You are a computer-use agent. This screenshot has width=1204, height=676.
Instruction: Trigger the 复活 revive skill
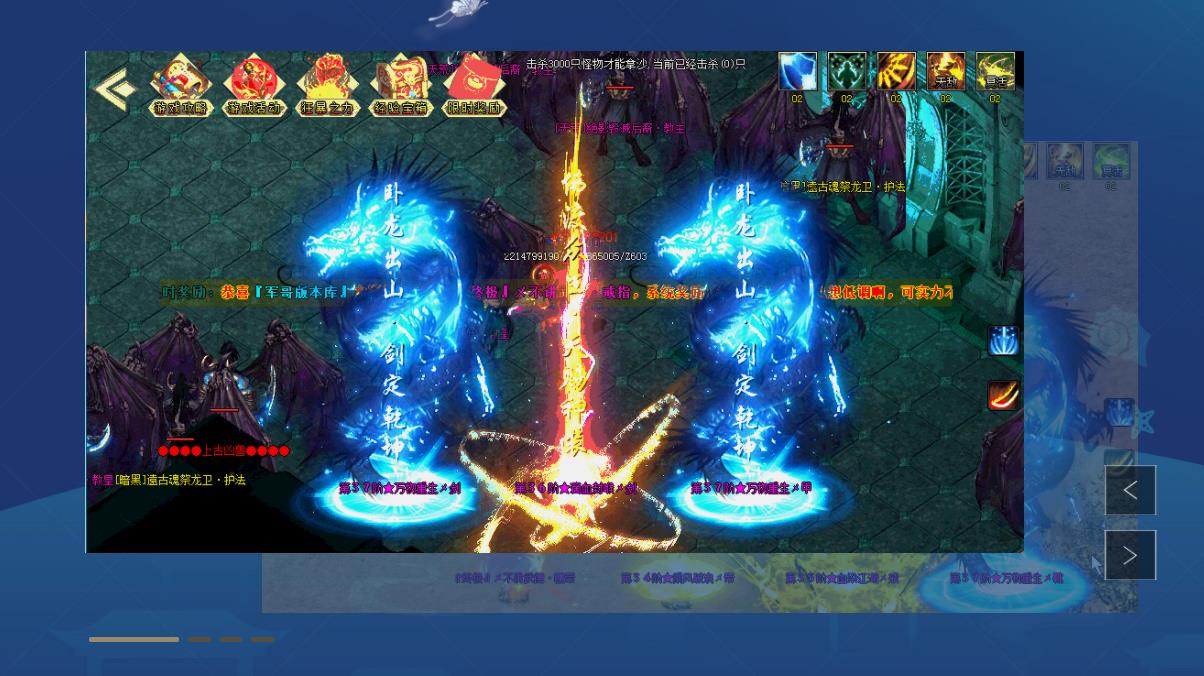point(995,72)
